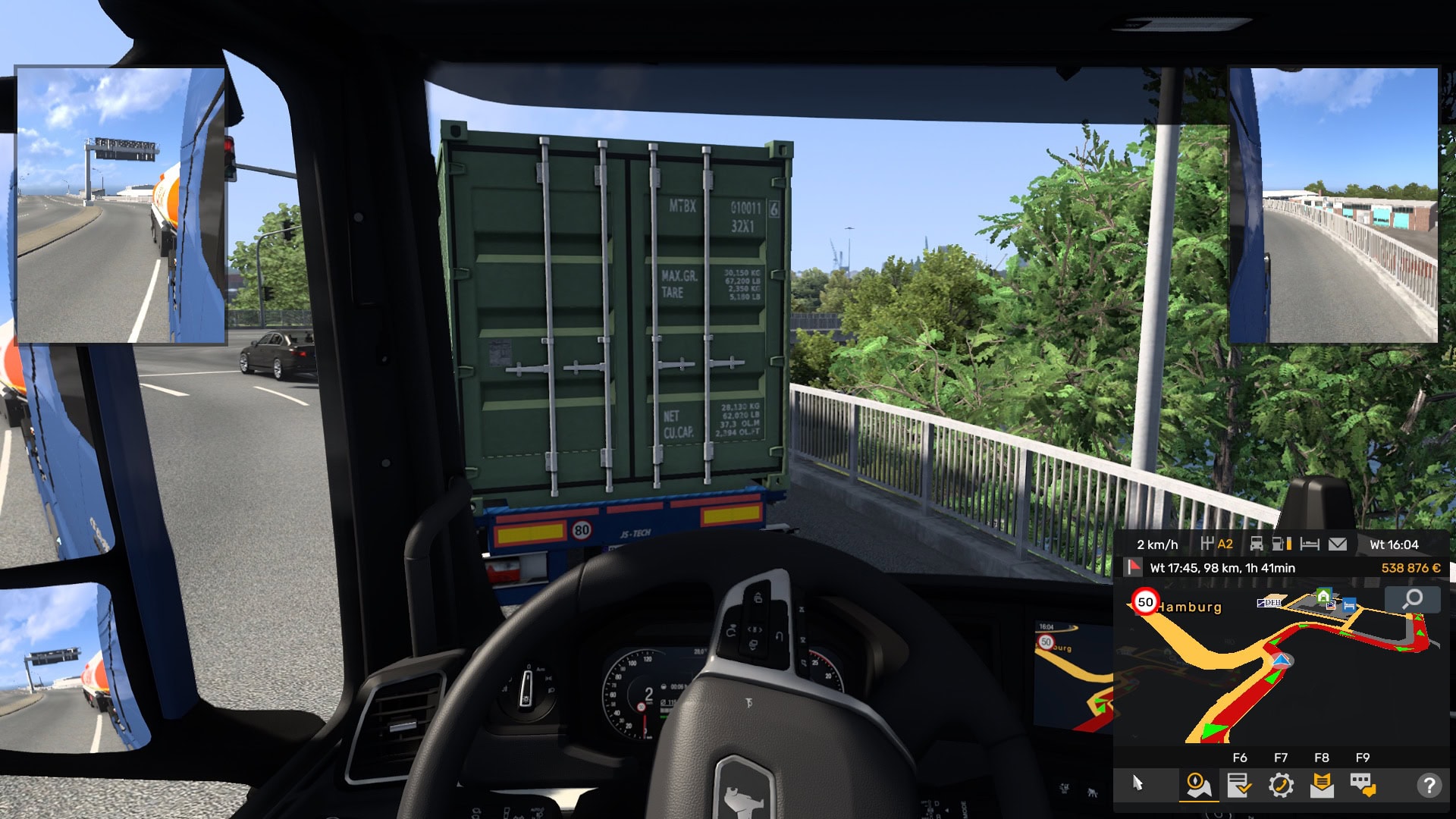1456x819 pixels.
Task: Open the chat messages page
Action: tap(1361, 783)
